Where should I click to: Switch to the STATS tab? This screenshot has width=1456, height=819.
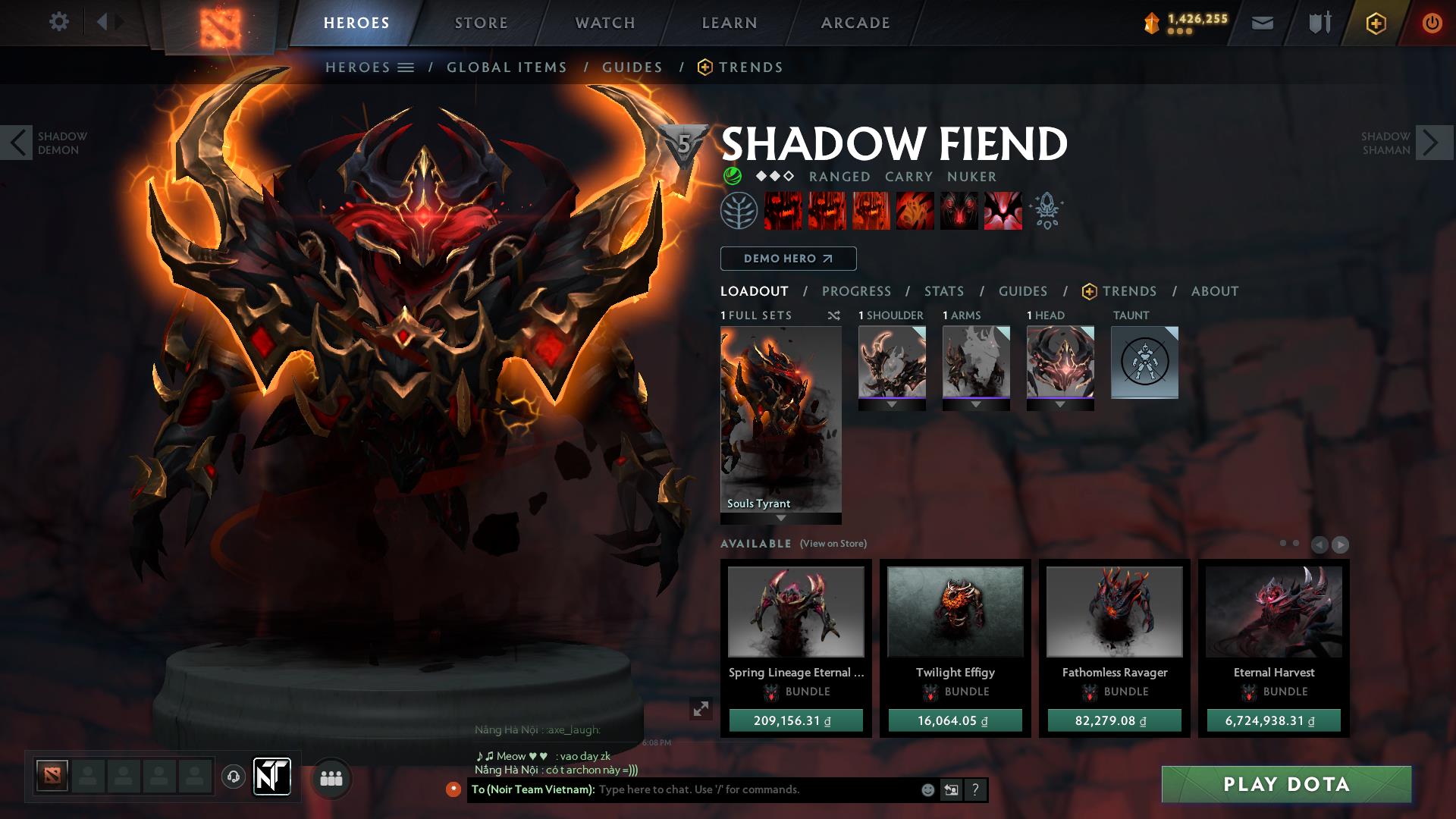(x=943, y=290)
